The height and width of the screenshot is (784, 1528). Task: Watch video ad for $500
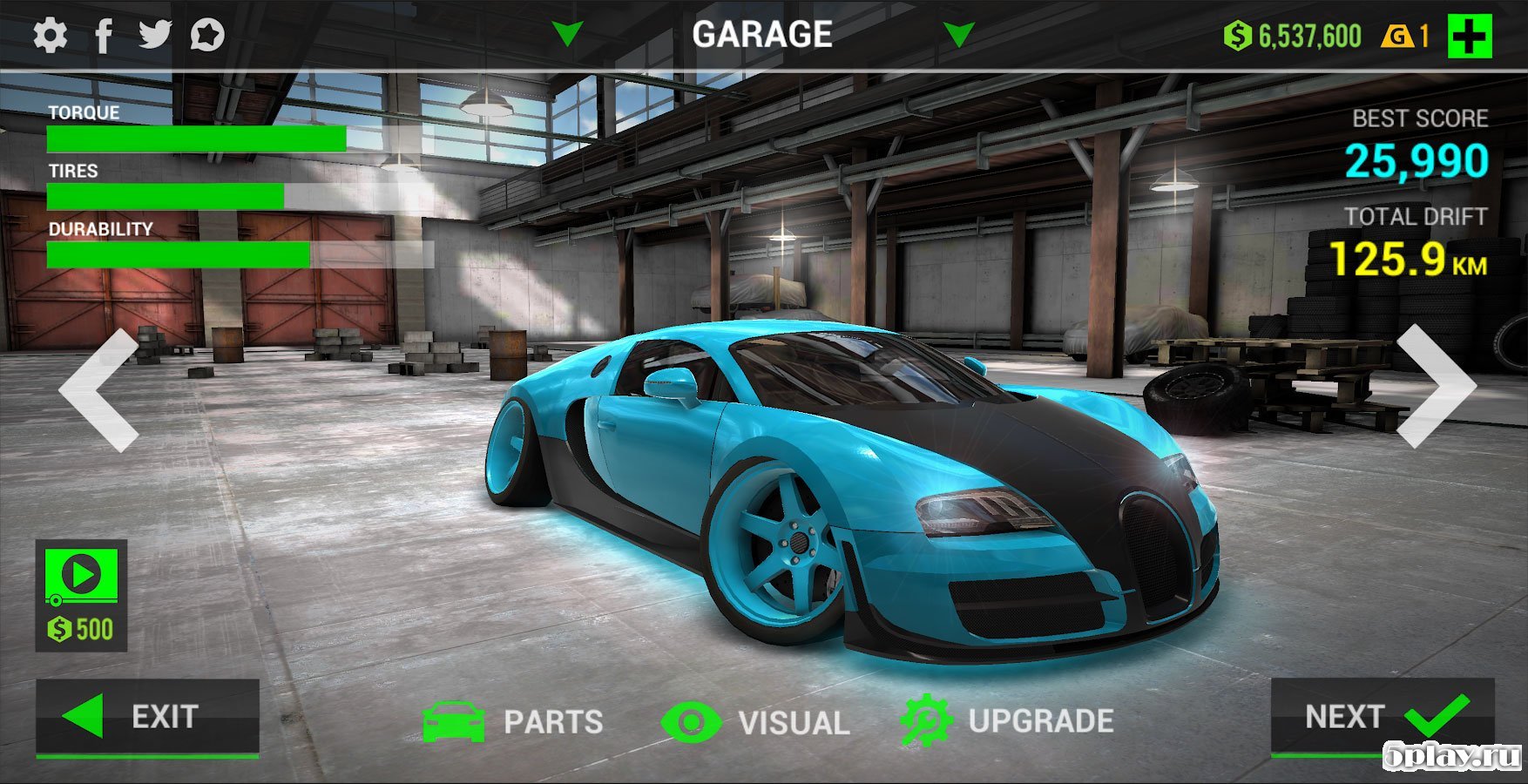pos(81,595)
